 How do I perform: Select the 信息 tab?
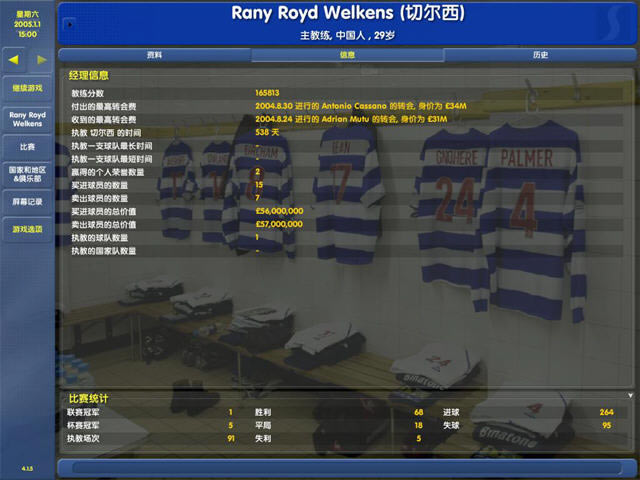pyautogui.click(x=347, y=55)
